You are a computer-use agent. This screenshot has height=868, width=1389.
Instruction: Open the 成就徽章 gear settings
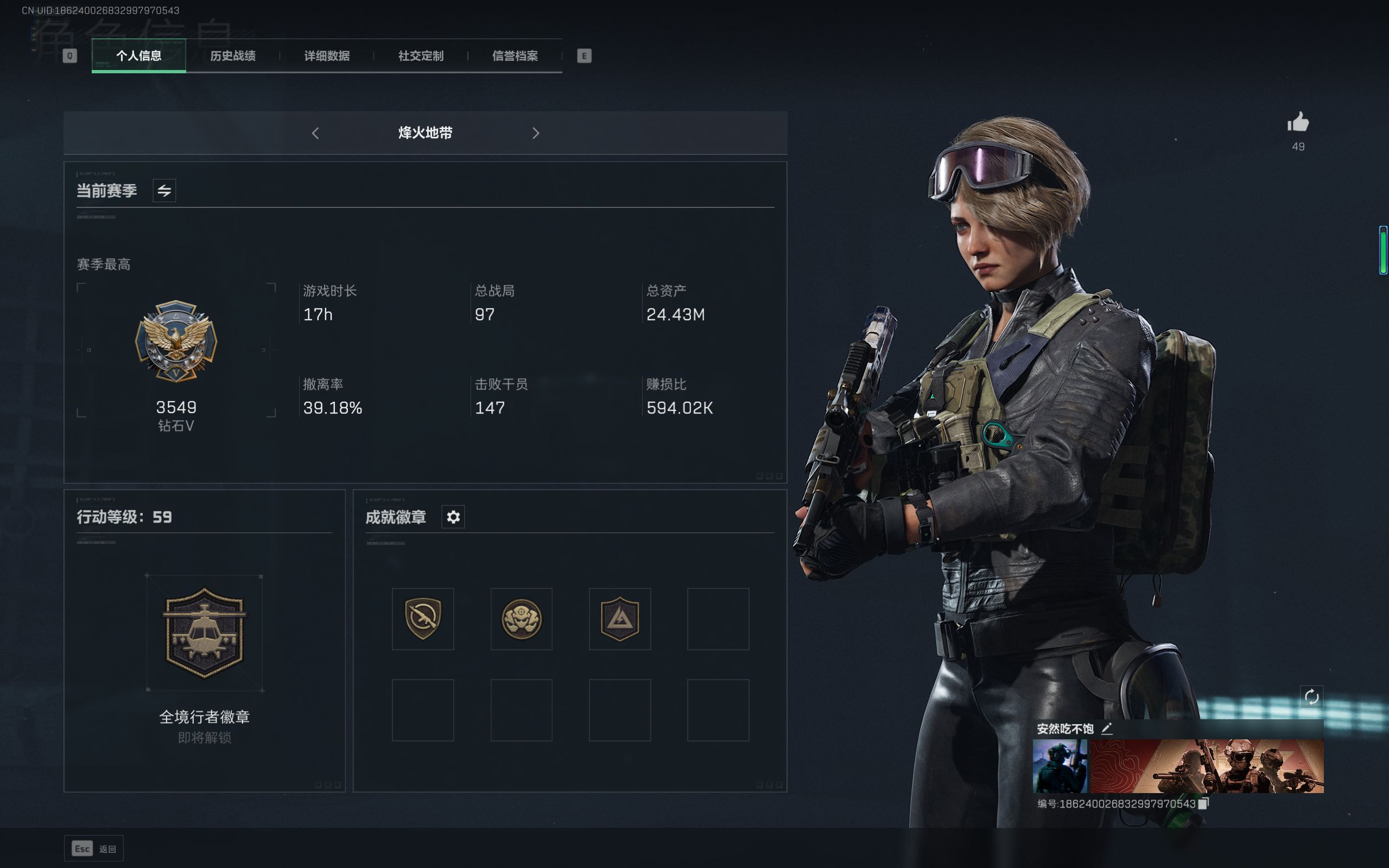pyautogui.click(x=453, y=517)
